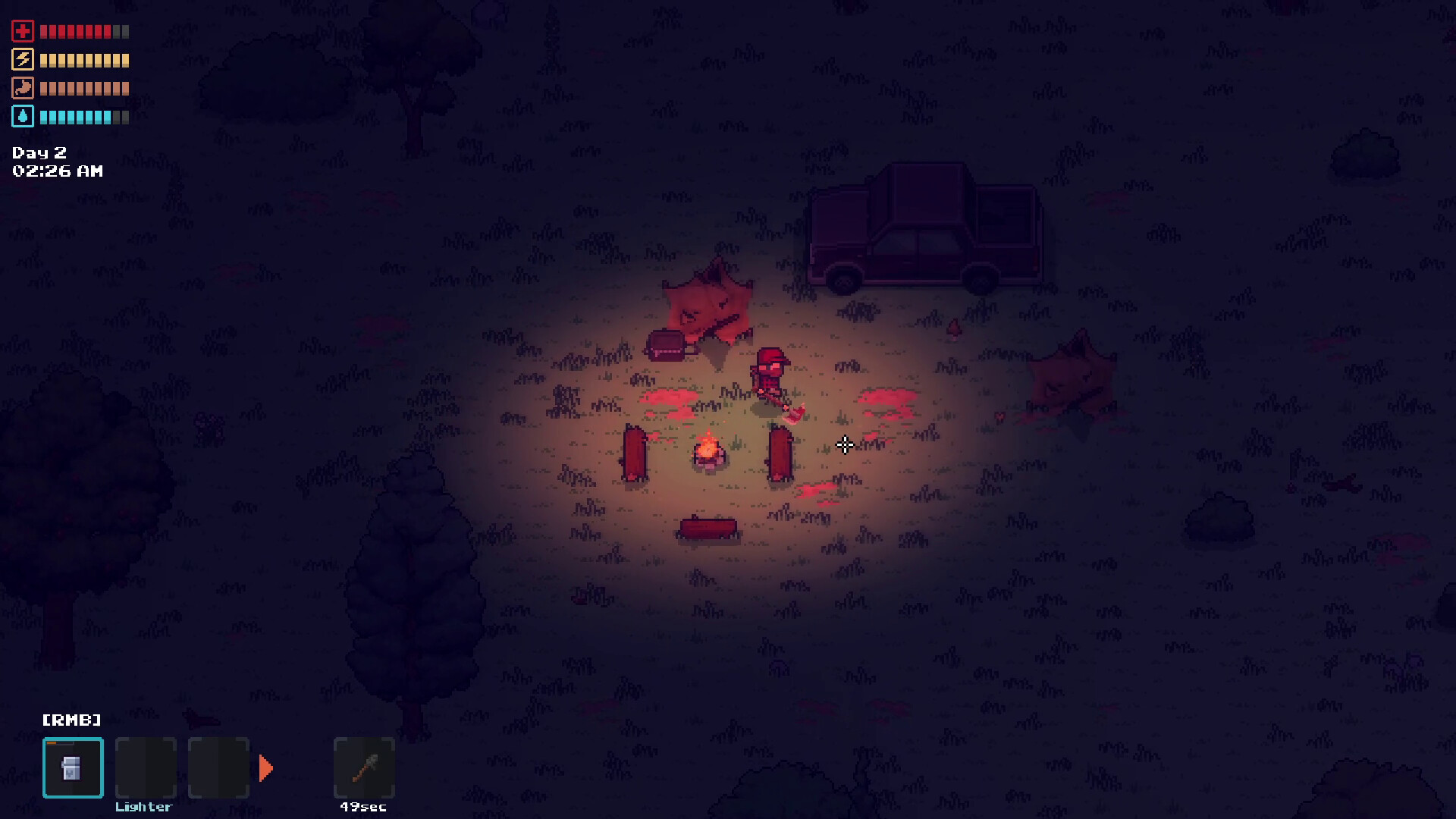Click the stomach hunger icon
Screen dimensions: 1456x819
click(x=23, y=88)
